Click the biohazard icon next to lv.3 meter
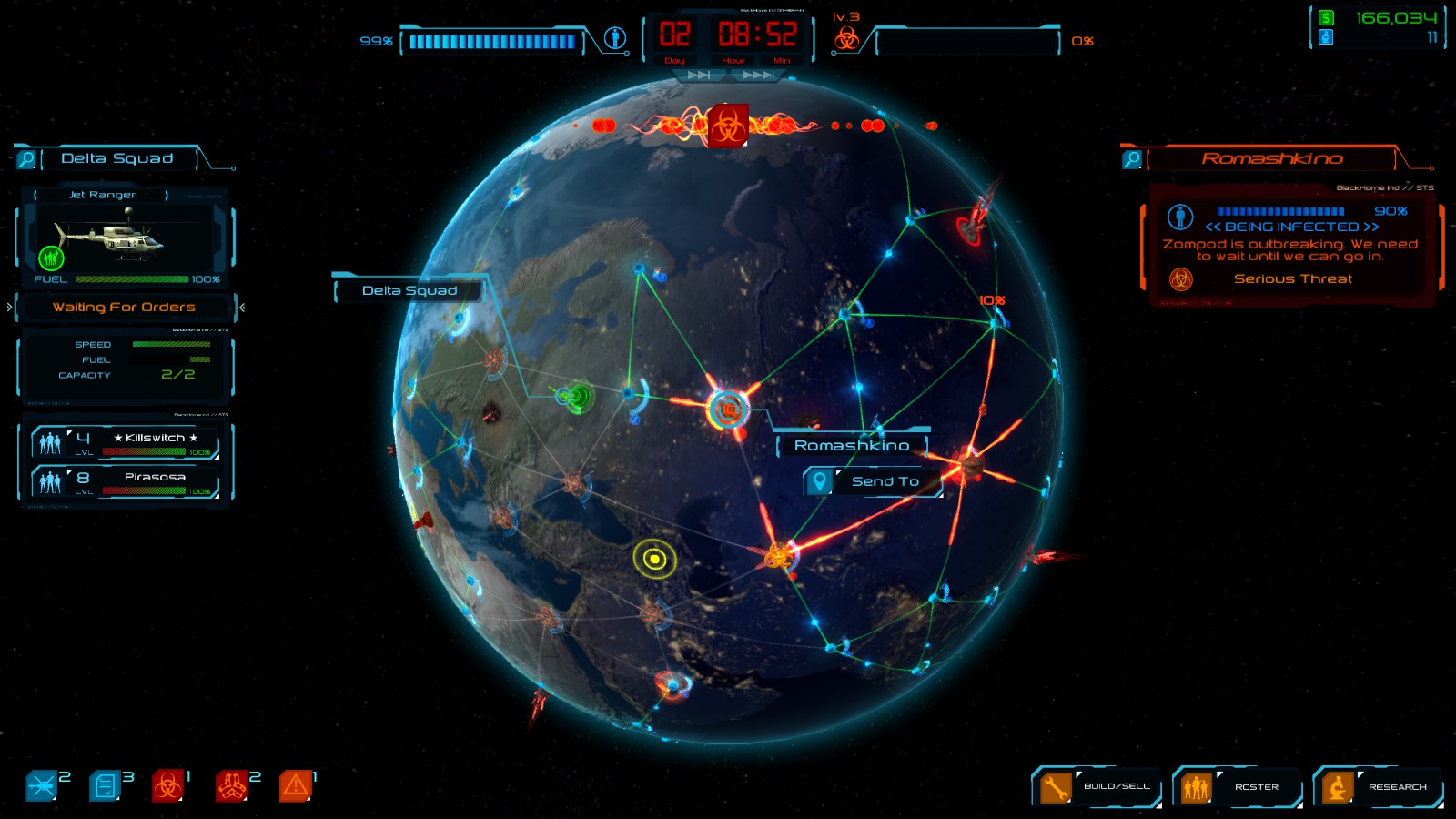 click(846, 38)
